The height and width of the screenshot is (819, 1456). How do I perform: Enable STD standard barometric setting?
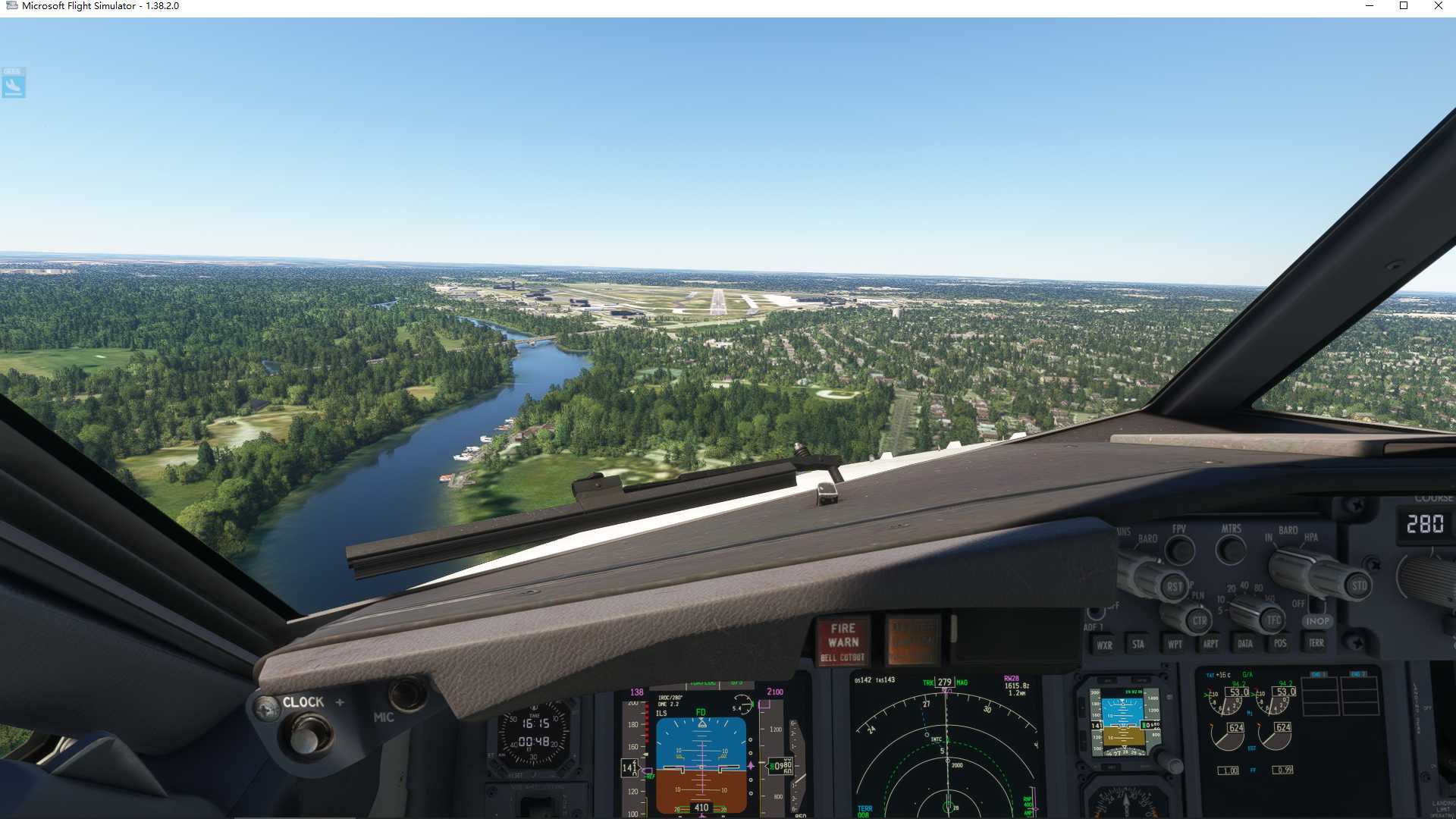tap(1360, 585)
